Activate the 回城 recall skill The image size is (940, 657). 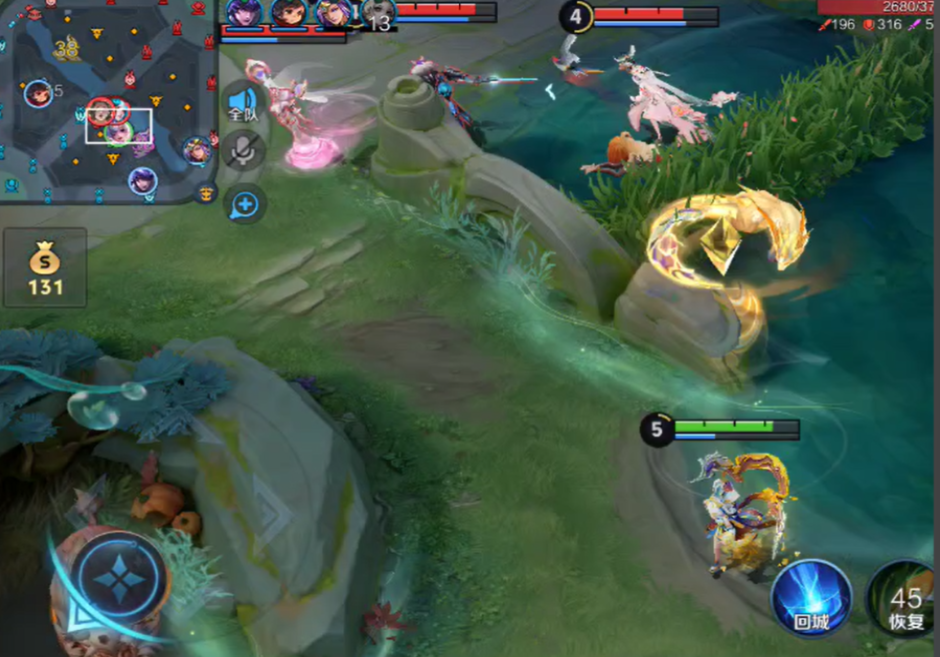tap(811, 597)
